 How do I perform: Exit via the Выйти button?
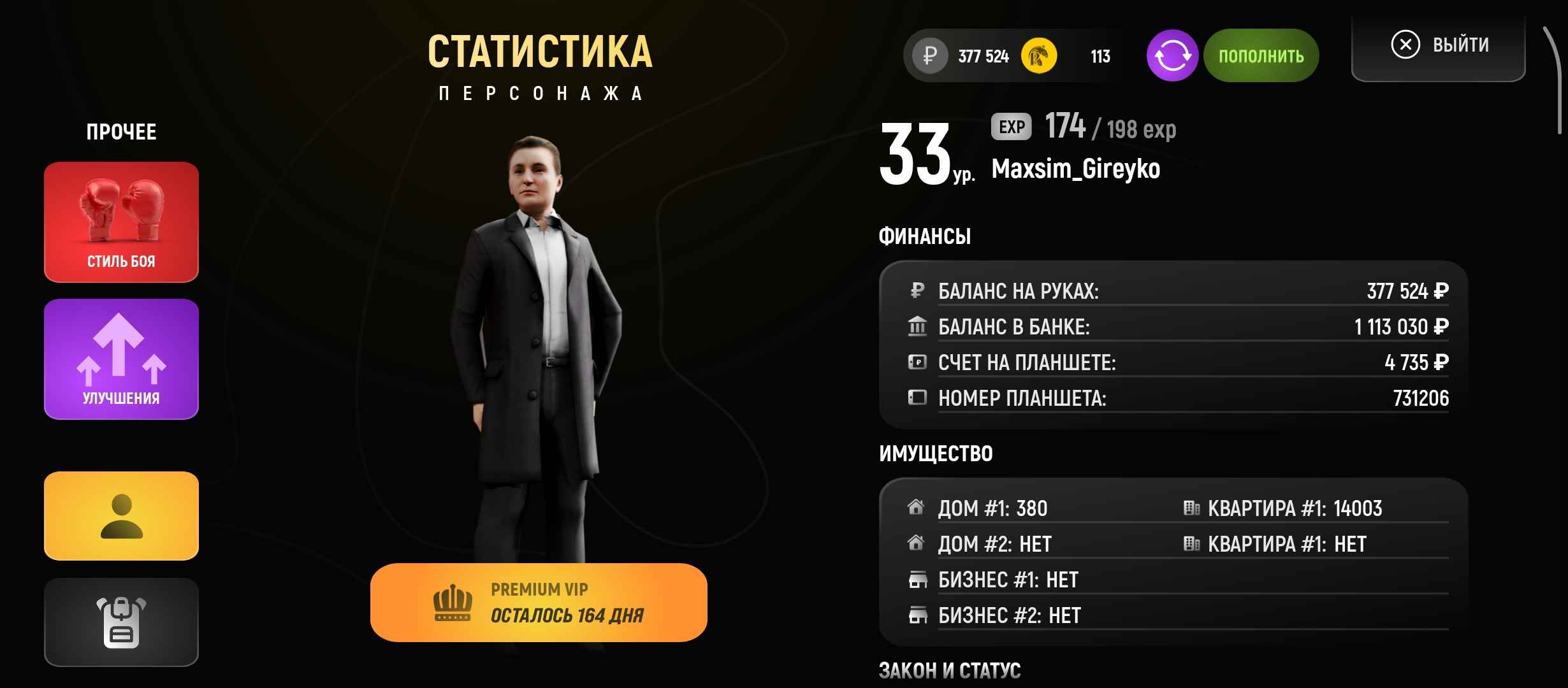(1439, 46)
